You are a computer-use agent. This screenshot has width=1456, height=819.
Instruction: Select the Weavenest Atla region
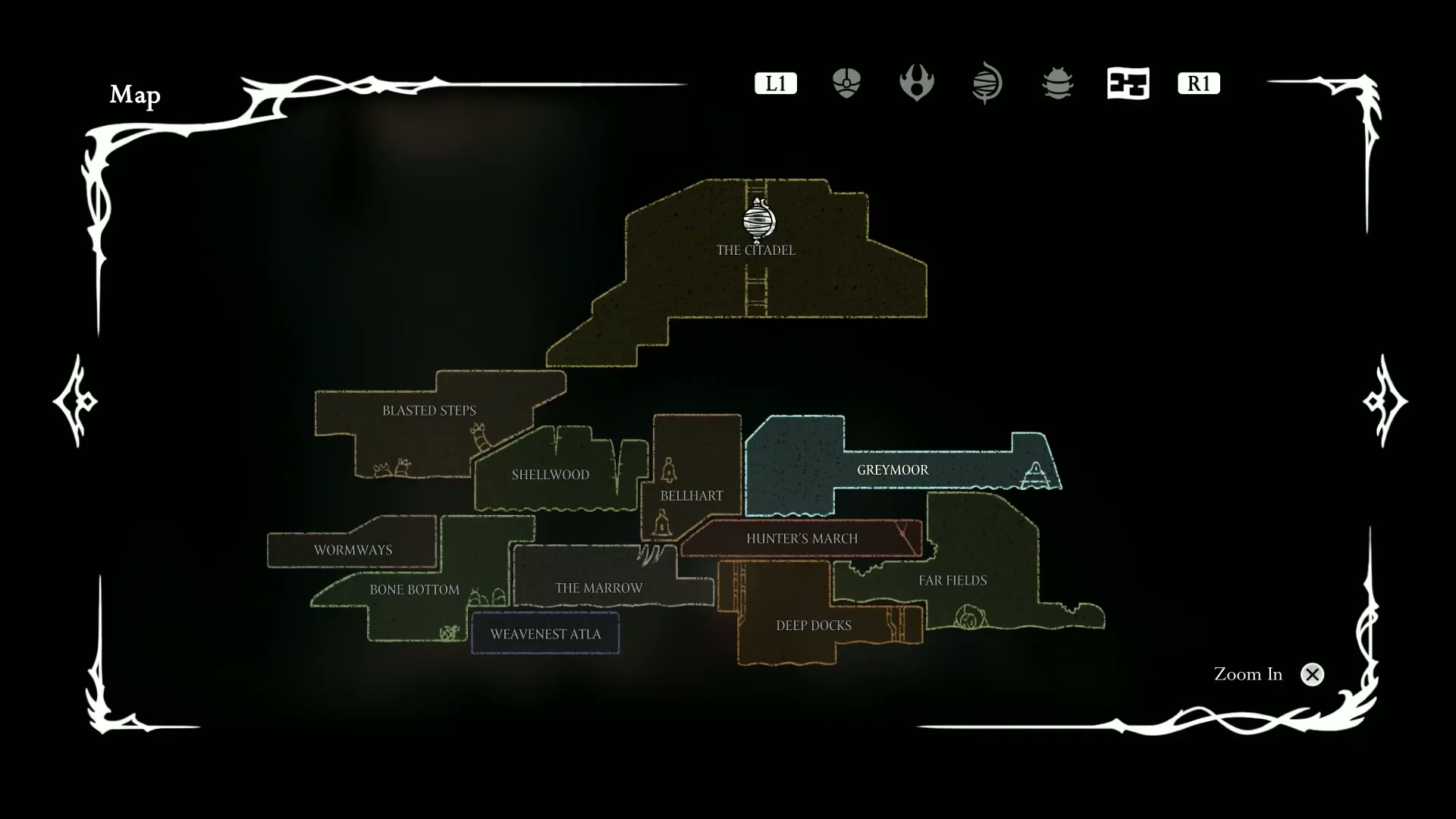tap(545, 634)
